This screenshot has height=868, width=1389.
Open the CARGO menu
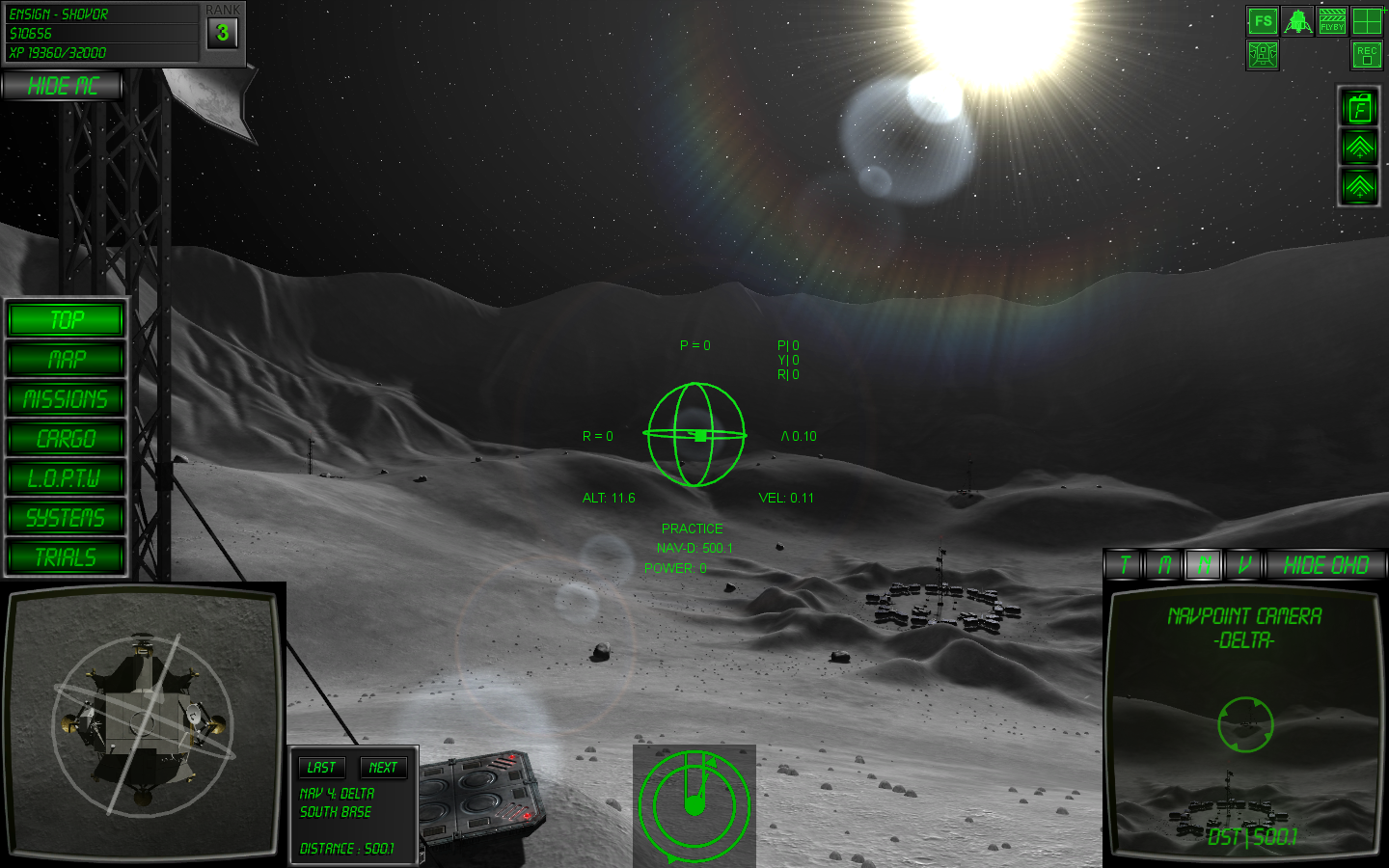[66, 439]
